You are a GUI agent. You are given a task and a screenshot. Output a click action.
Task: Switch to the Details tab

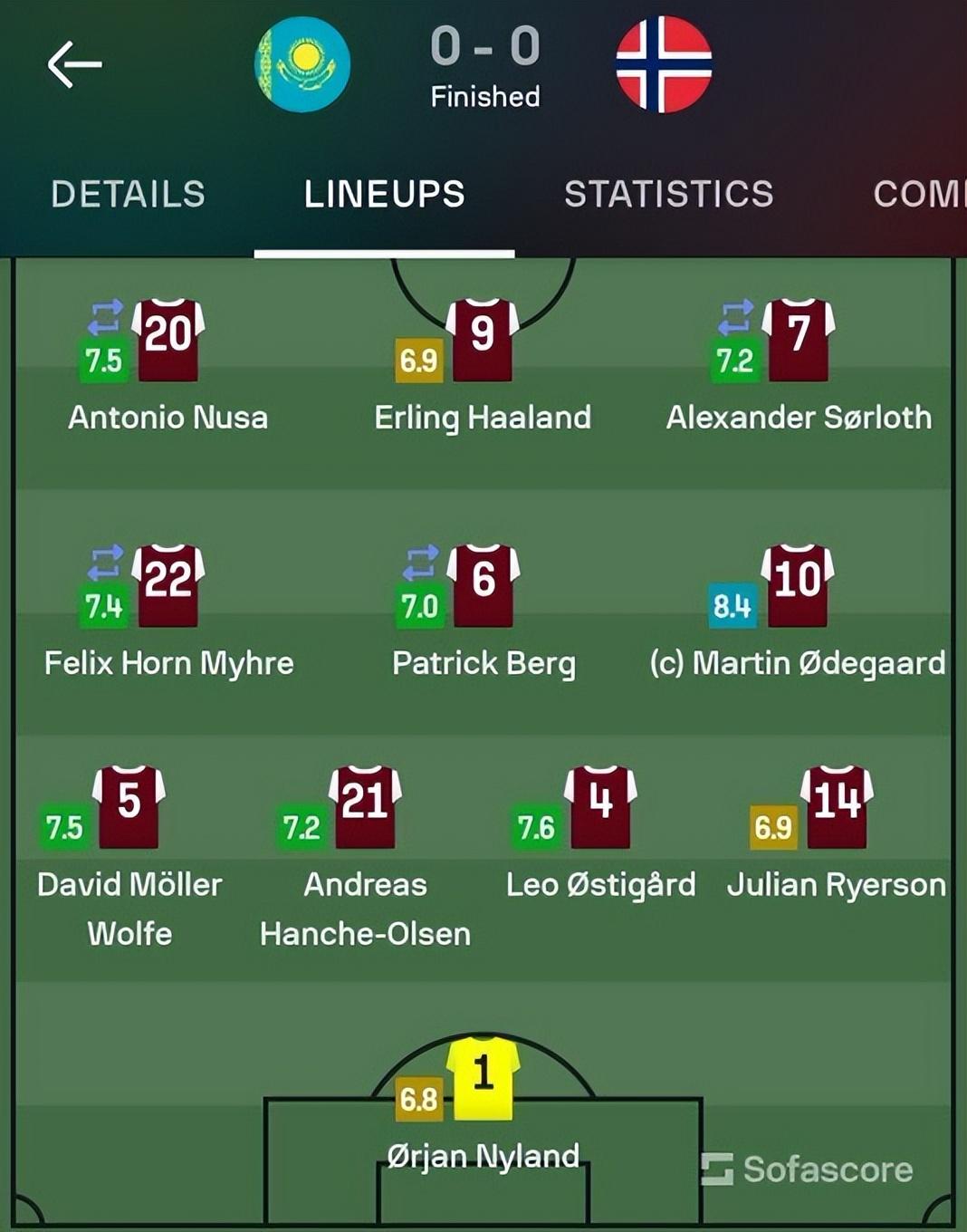(x=128, y=194)
